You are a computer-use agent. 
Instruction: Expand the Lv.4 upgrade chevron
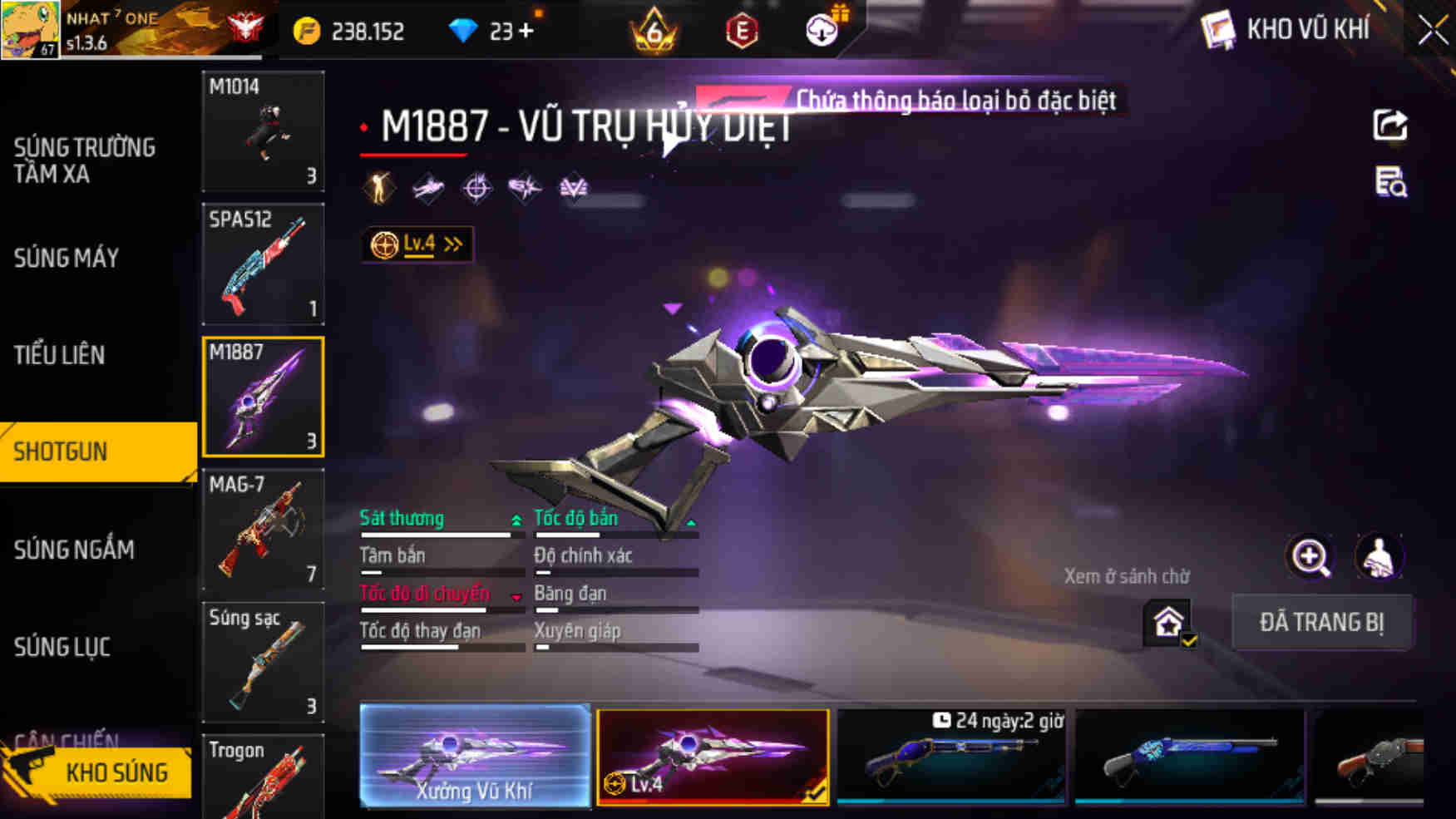(450, 243)
